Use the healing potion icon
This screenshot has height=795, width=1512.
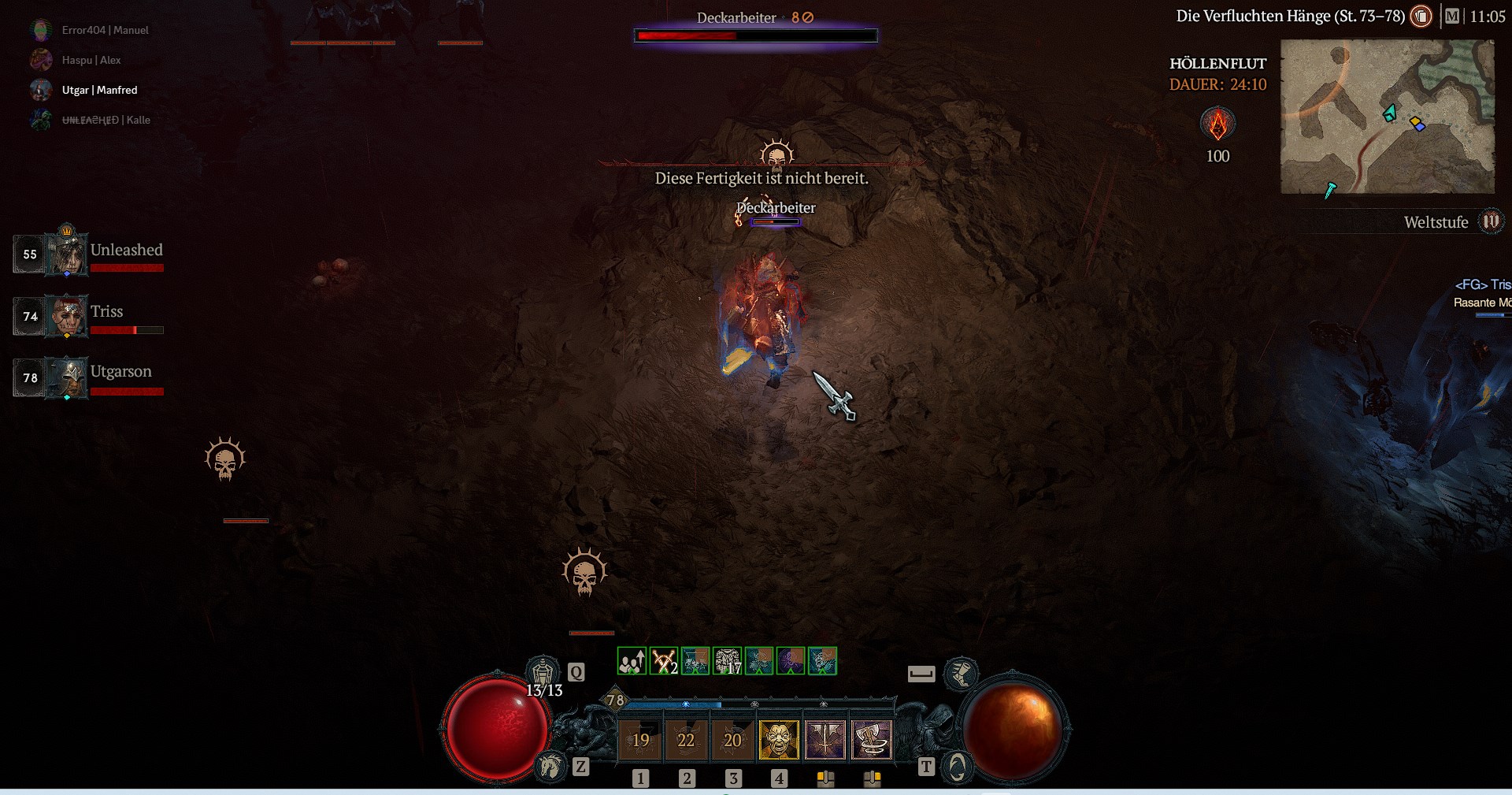[x=543, y=672]
